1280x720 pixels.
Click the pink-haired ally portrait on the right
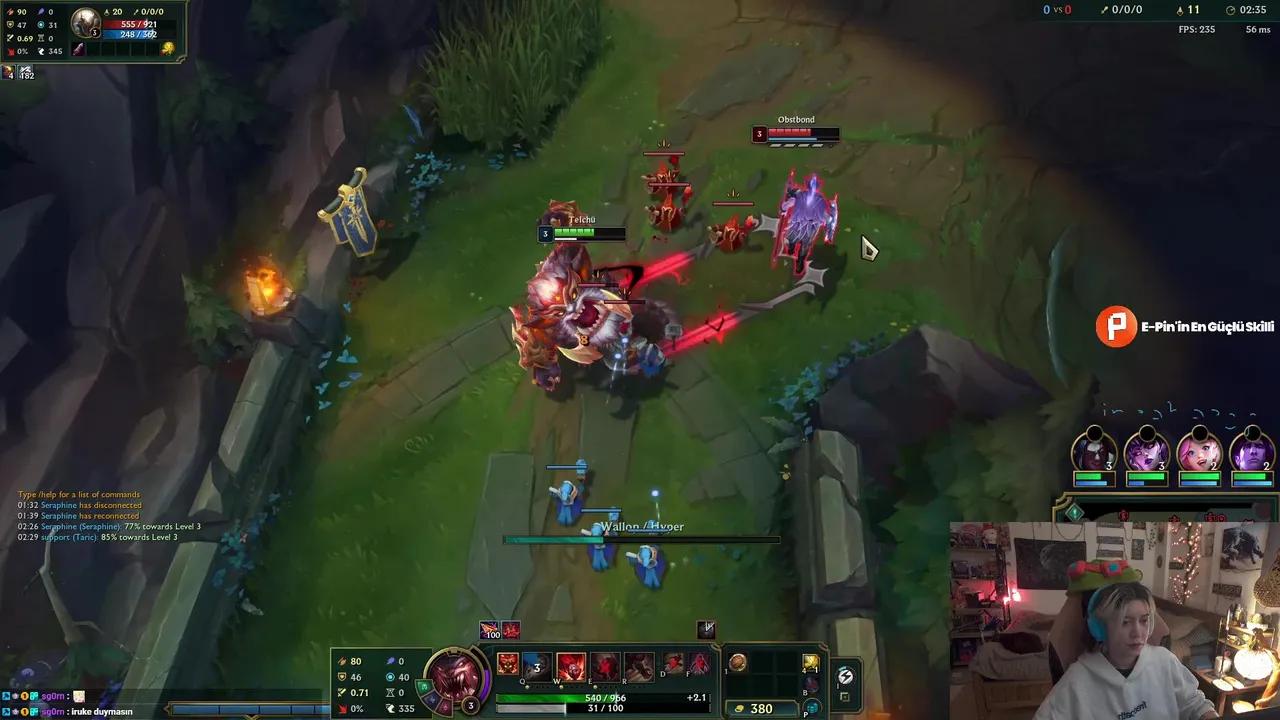click(x=1199, y=452)
